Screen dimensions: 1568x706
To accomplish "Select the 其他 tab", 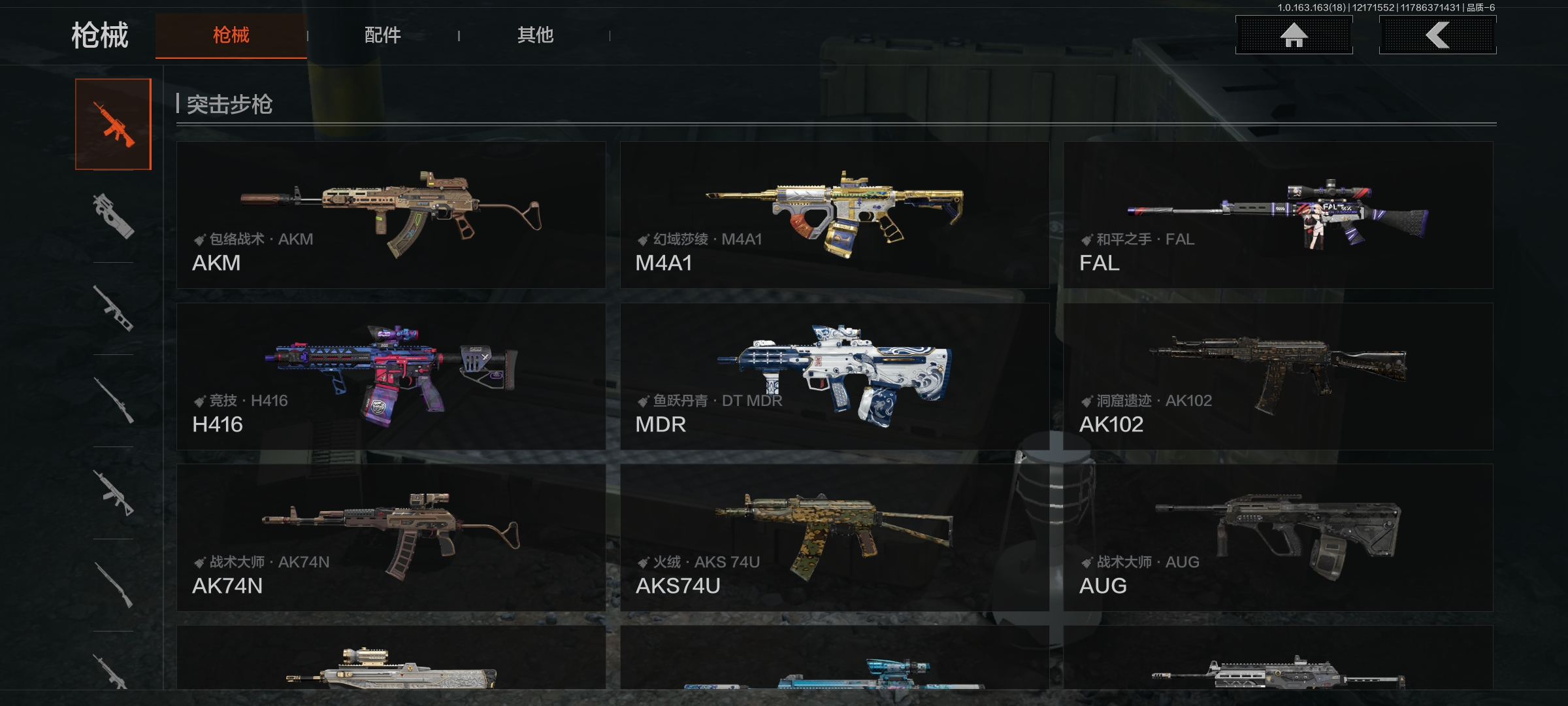I will (x=535, y=35).
